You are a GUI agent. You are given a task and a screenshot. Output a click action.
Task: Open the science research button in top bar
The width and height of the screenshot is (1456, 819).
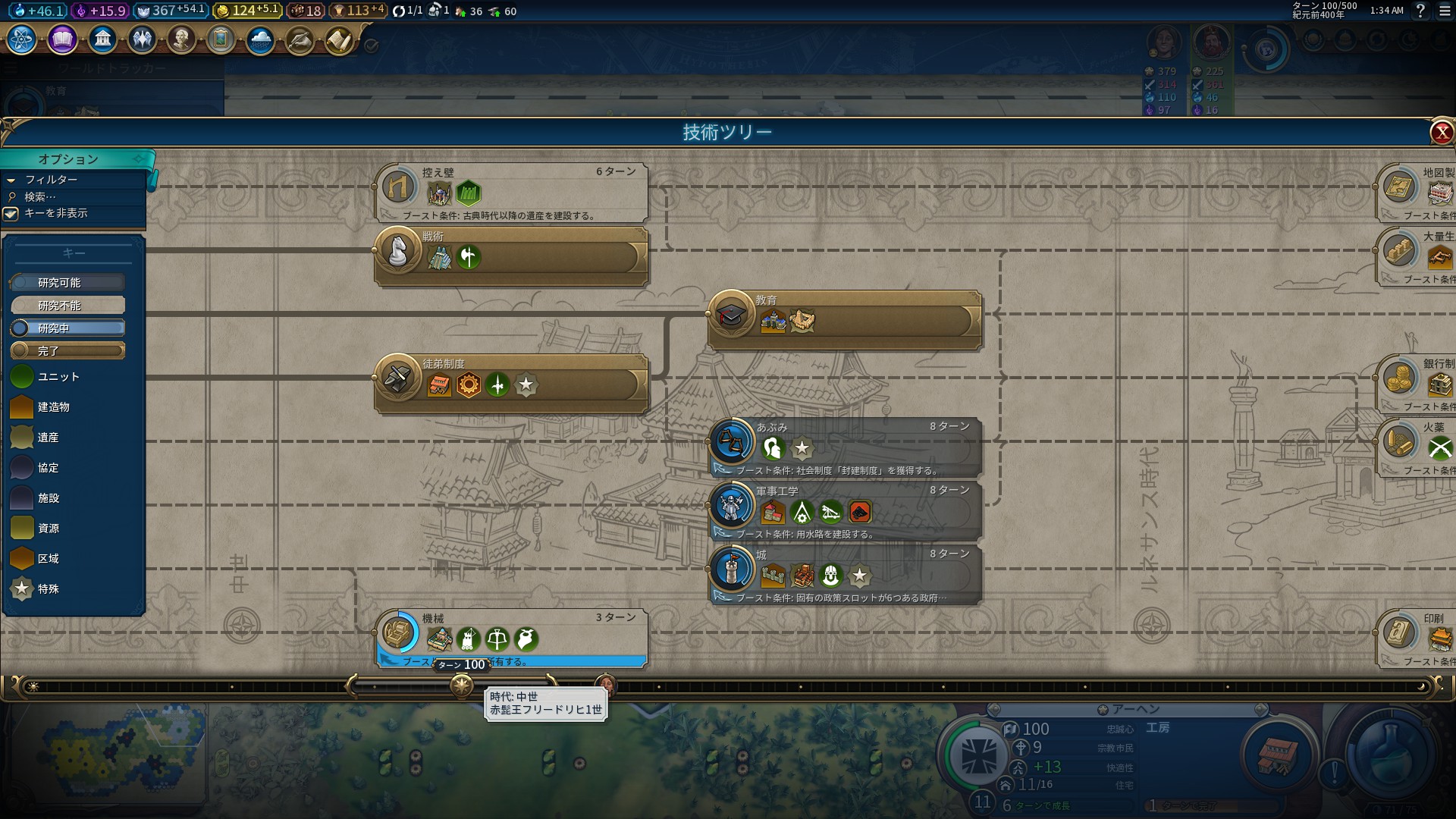tap(22, 39)
